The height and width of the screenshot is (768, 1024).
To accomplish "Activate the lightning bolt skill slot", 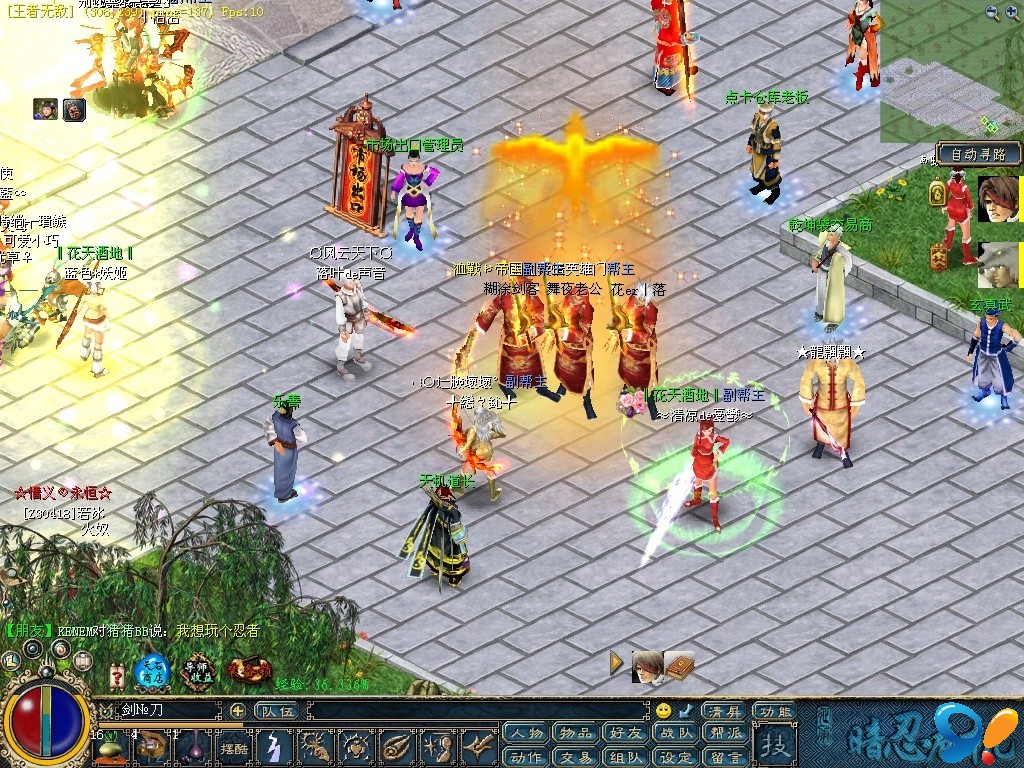I will [x=275, y=747].
